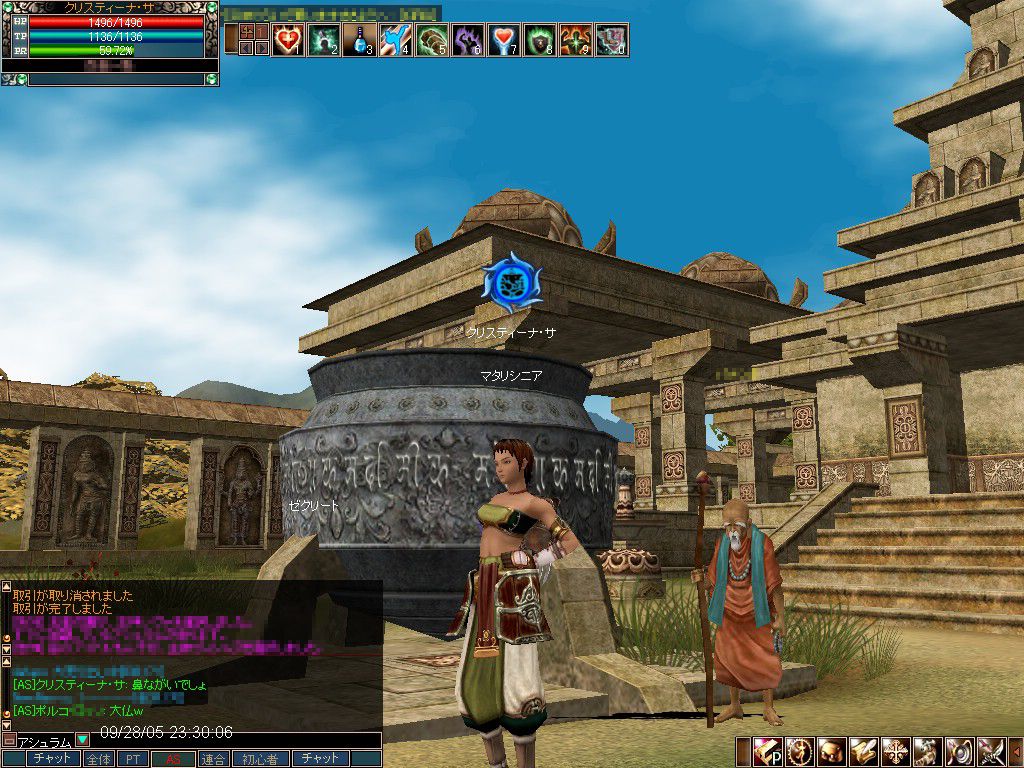Activate the green aura figure skill in slot 2

[x=324, y=40]
